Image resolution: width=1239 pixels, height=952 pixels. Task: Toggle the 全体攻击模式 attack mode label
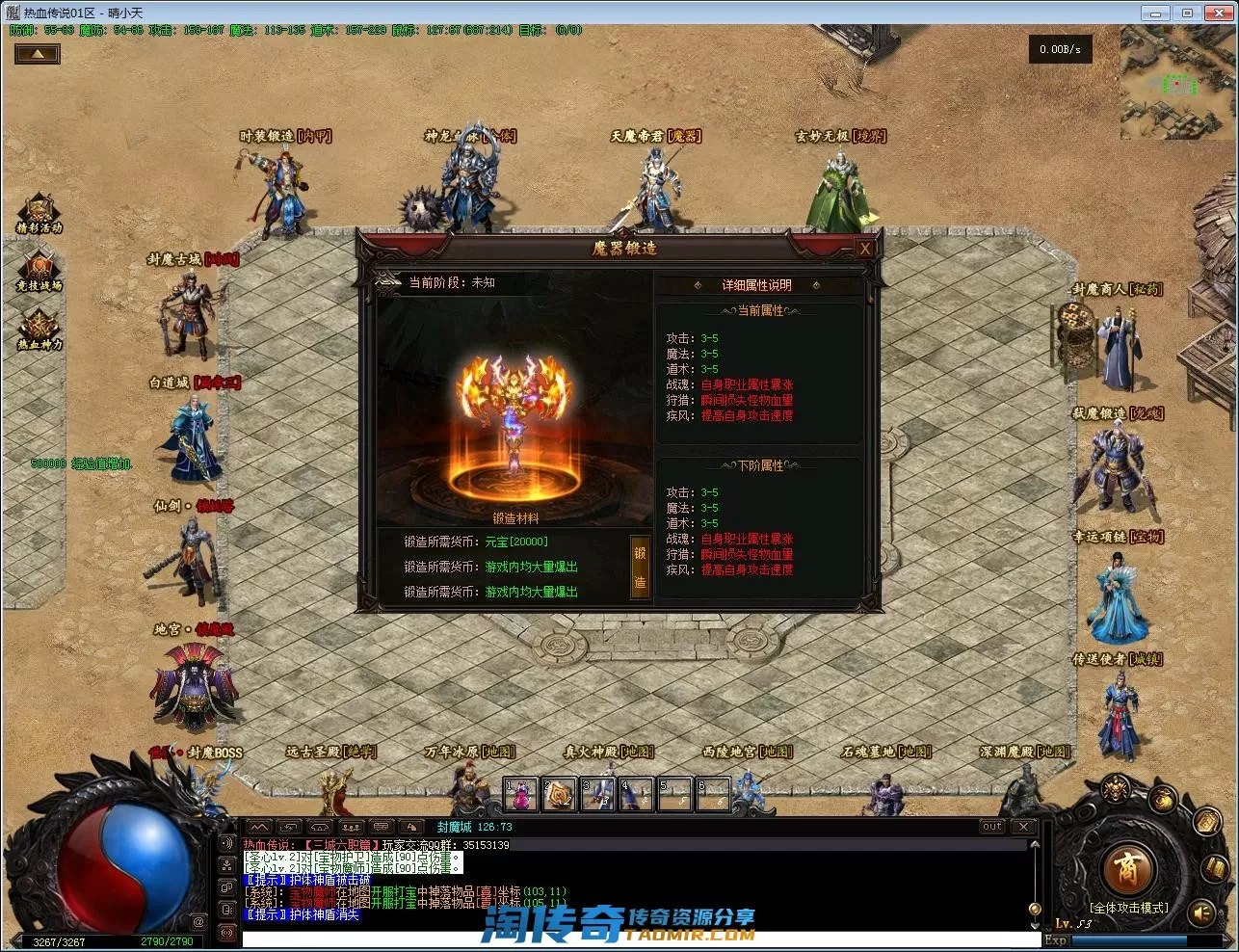click(1128, 908)
